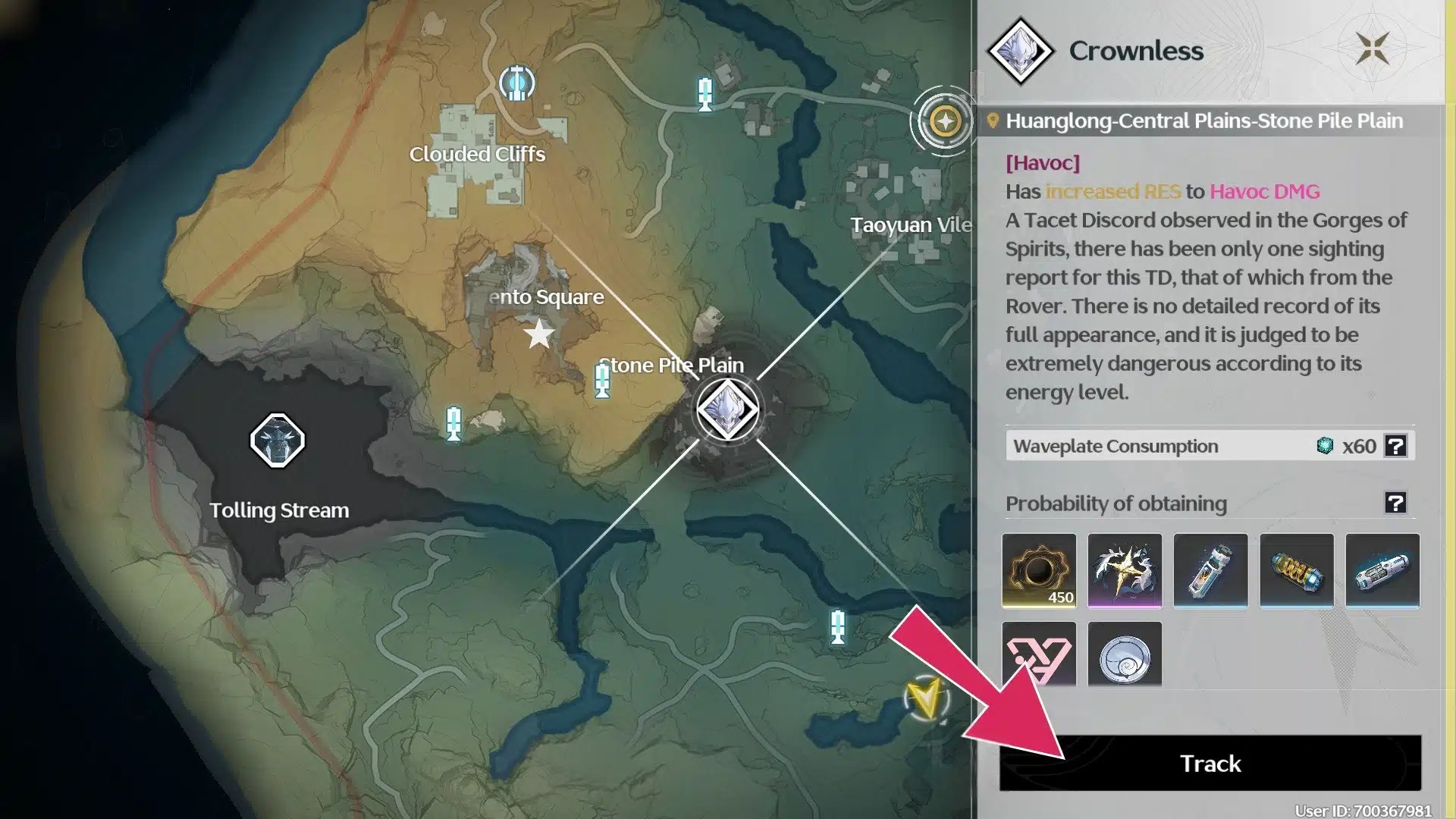Inspect the golden star echo reward

coord(1125,570)
